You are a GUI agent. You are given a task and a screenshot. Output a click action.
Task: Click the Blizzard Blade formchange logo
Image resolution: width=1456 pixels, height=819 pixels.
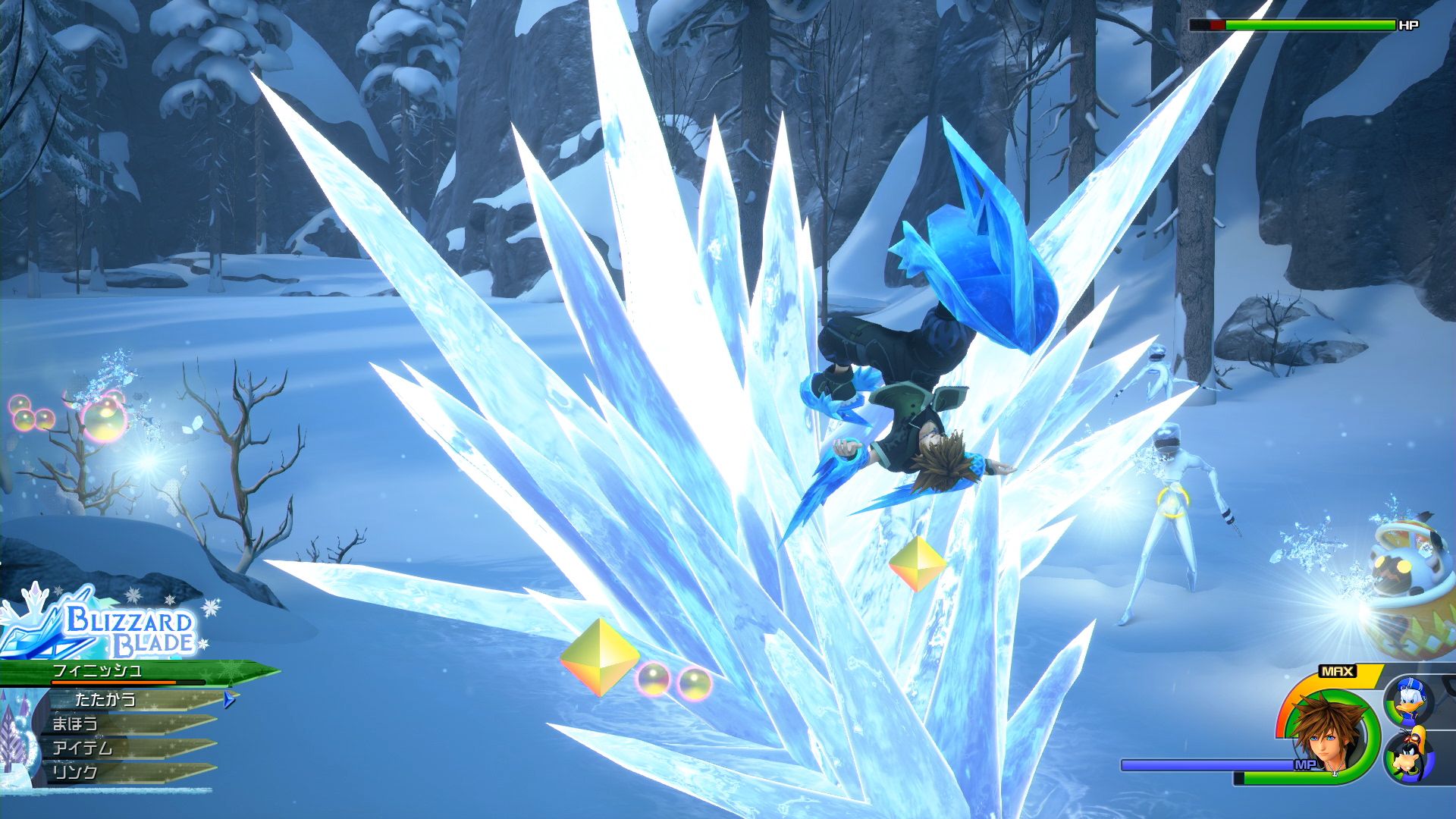click(121, 630)
